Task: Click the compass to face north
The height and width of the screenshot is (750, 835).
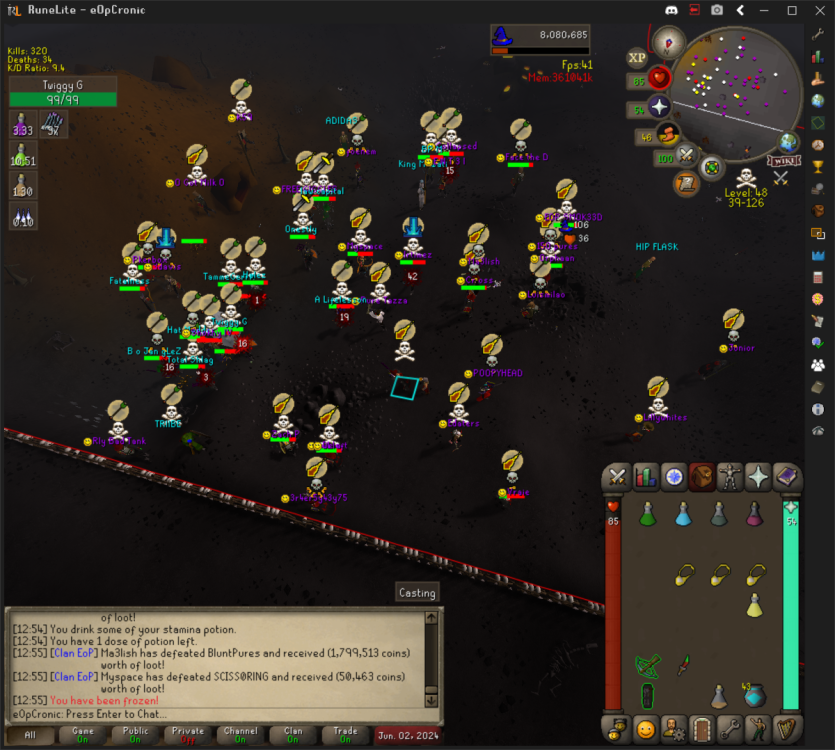Action: point(668,42)
